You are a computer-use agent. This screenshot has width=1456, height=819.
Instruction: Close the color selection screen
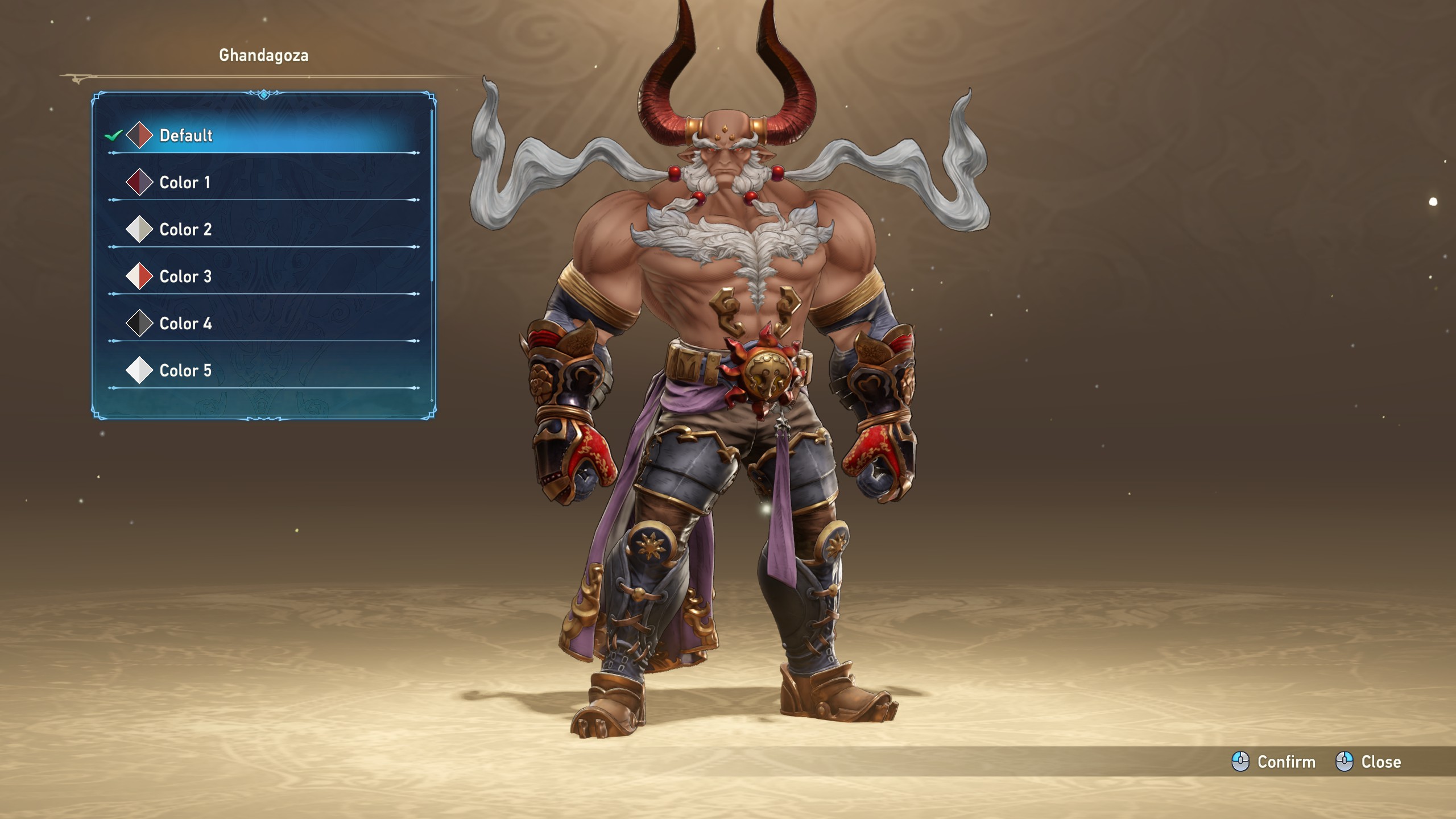pos(1368,762)
